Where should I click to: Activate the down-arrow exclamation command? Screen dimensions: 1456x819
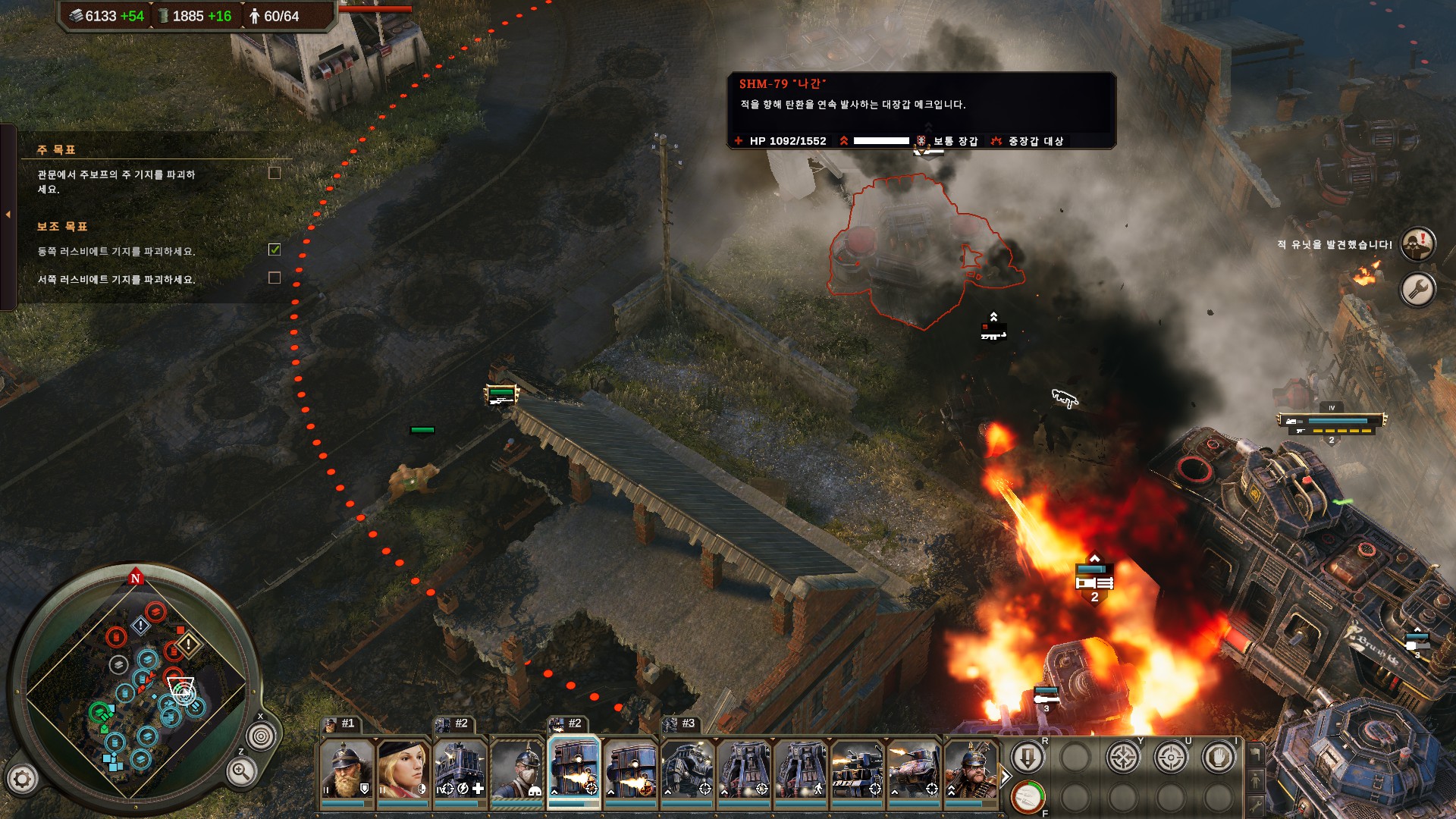click(x=1028, y=757)
